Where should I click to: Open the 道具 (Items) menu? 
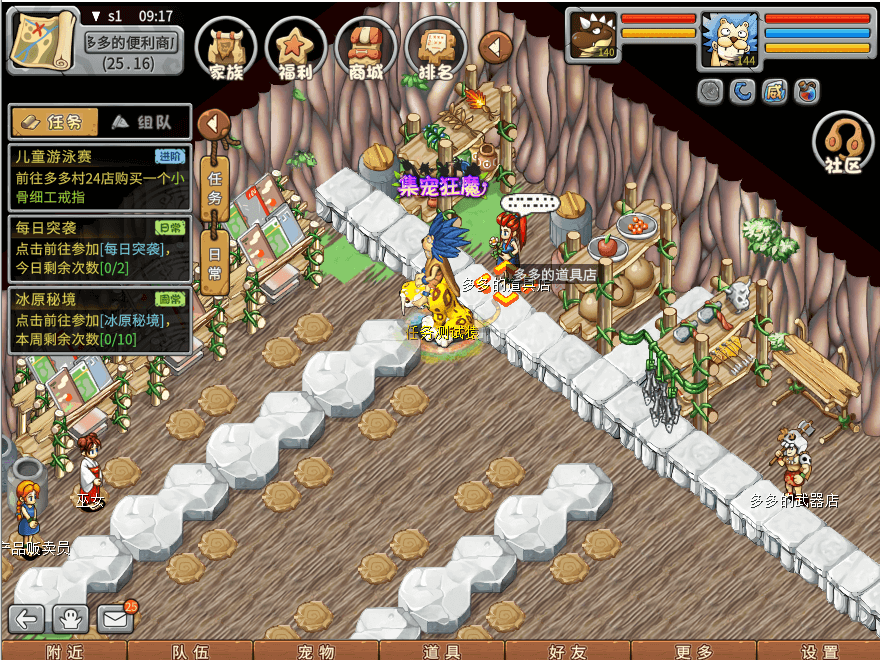pos(442,651)
